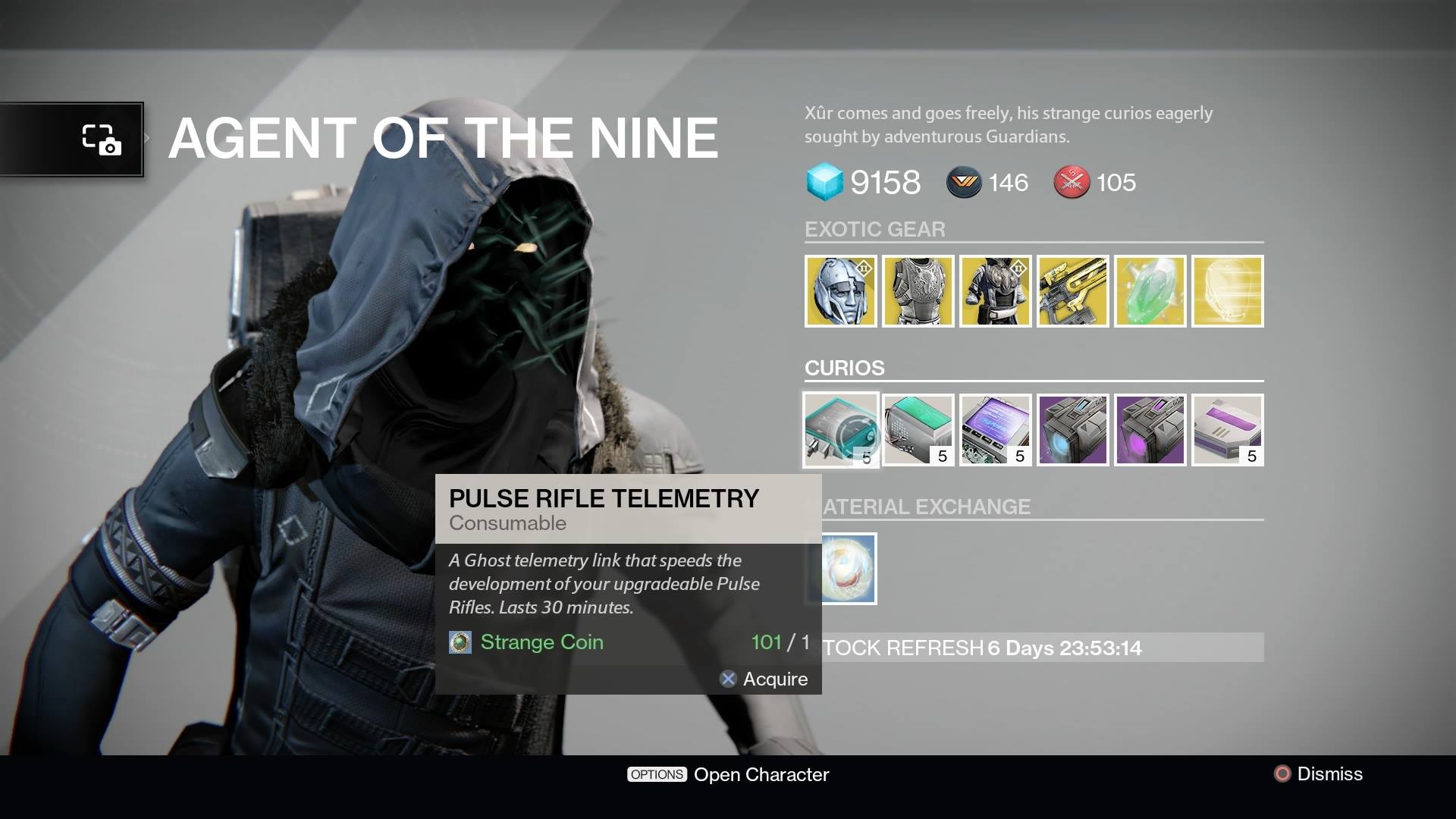The width and height of the screenshot is (1456, 819).
Task: Select the green Exotic Shard crystal
Action: [1150, 291]
